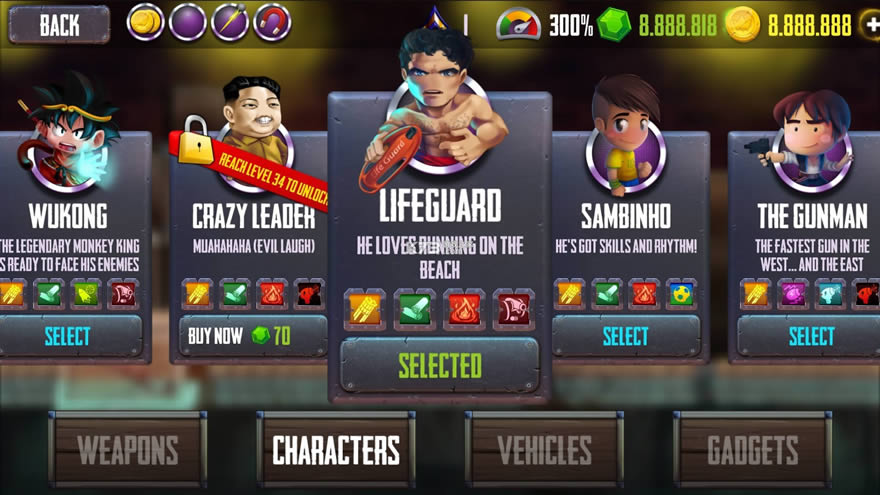Open the Characters tab
This screenshot has height=495, width=880.
(x=336, y=450)
